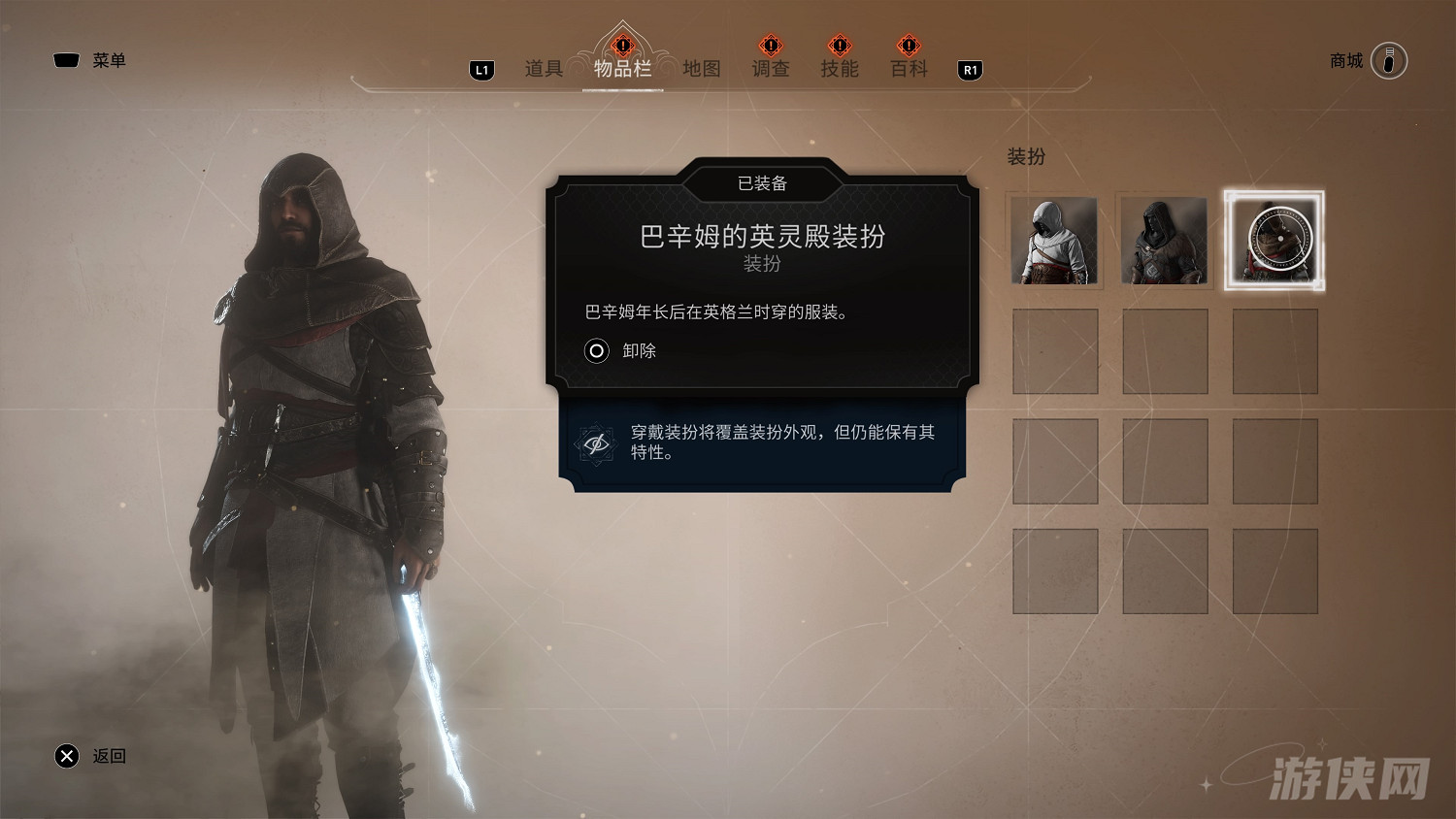Click the circle button icon beside 卸除
This screenshot has width=1456, height=819.
point(596,351)
